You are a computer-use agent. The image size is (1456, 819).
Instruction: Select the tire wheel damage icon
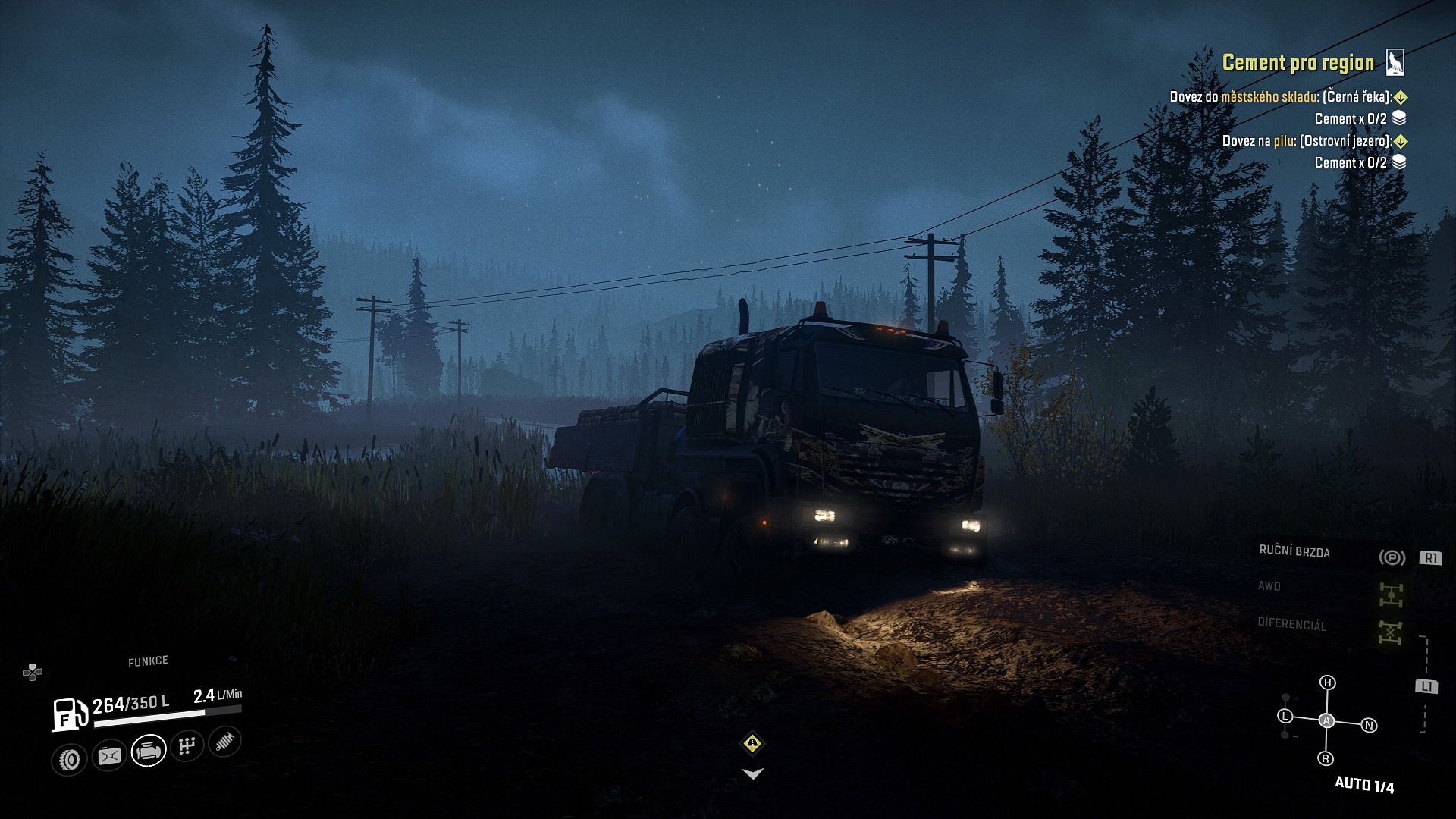70,759
